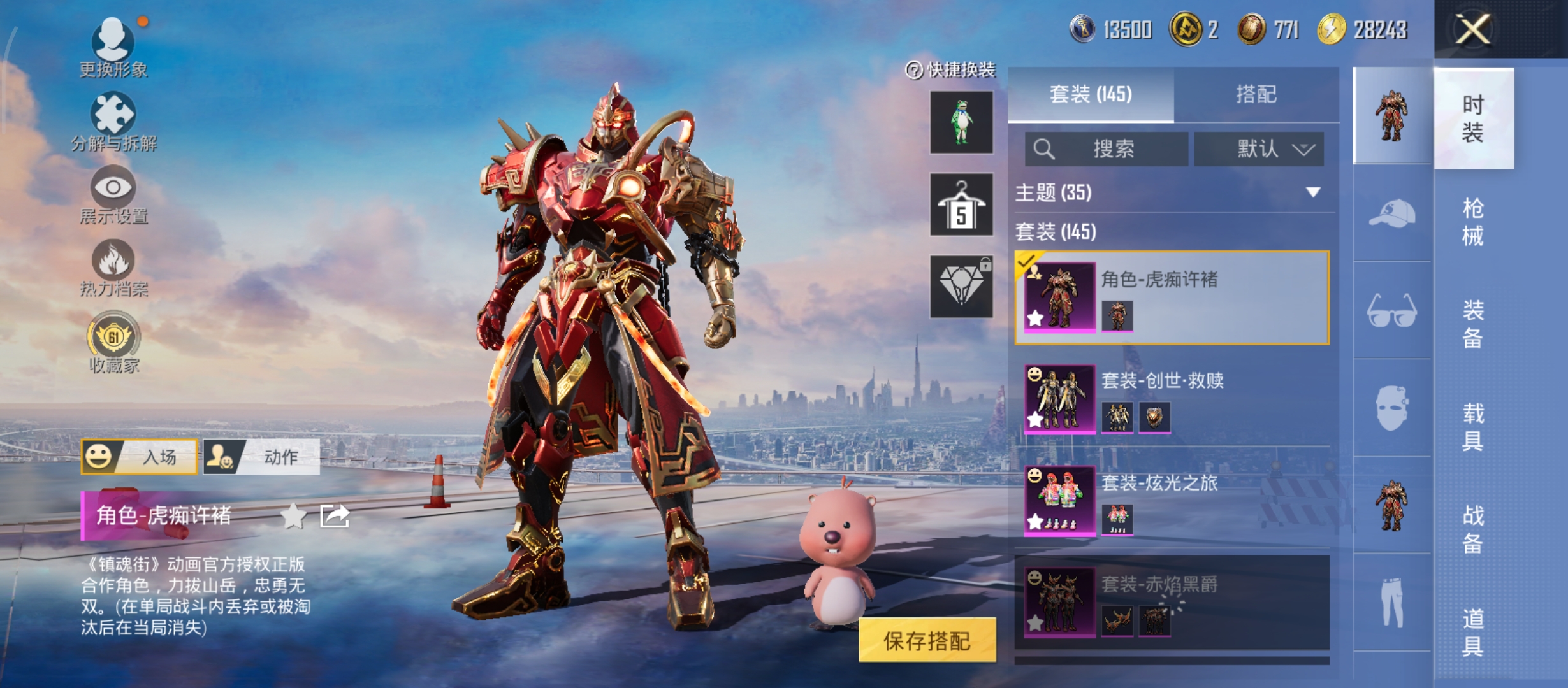Choose the frog costume quick-change slot
The width and height of the screenshot is (1568, 688).
coord(961,122)
